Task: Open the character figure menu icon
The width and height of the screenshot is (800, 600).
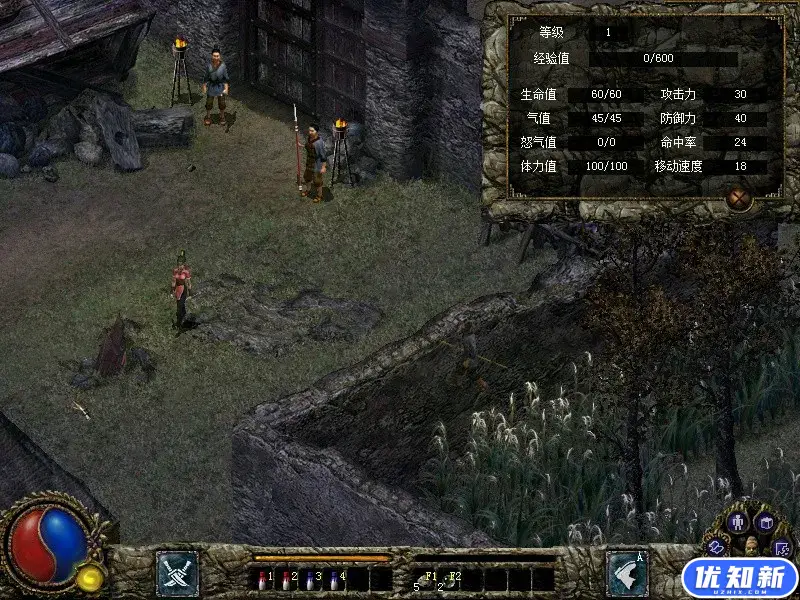Action: [x=738, y=521]
